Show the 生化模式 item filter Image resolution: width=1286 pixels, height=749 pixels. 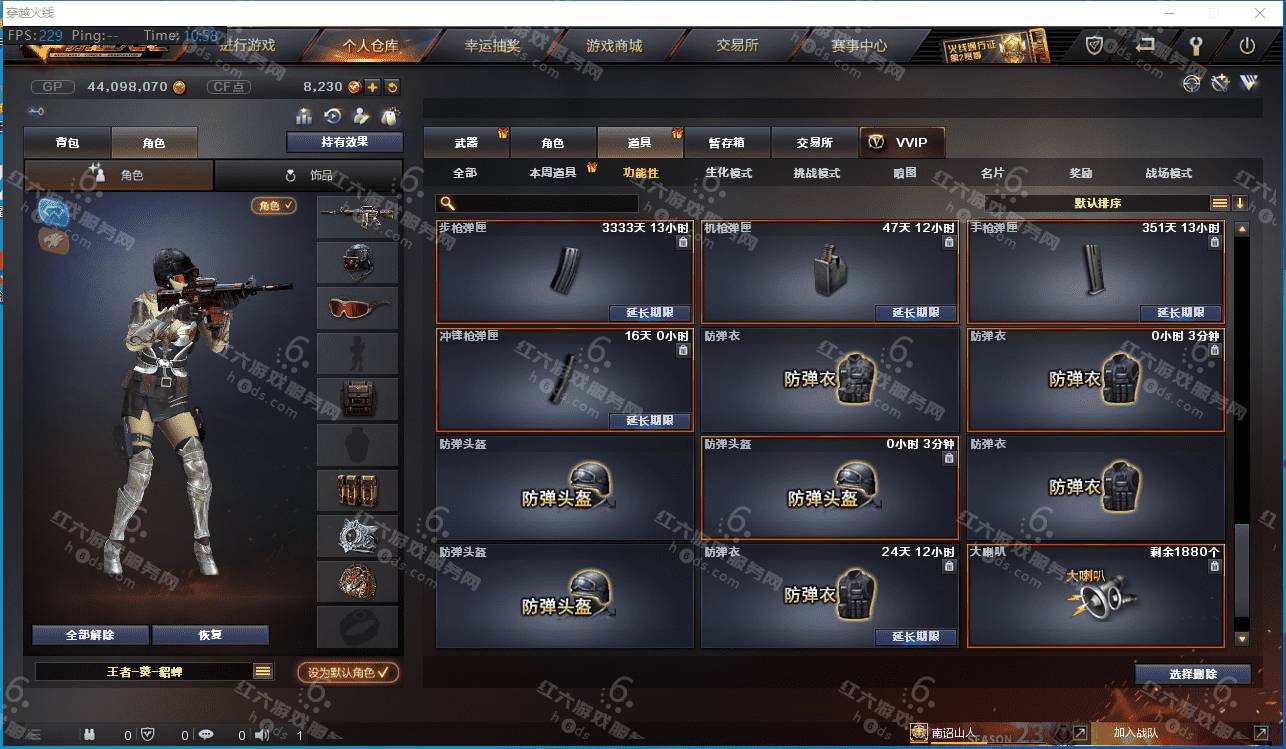coord(728,173)
